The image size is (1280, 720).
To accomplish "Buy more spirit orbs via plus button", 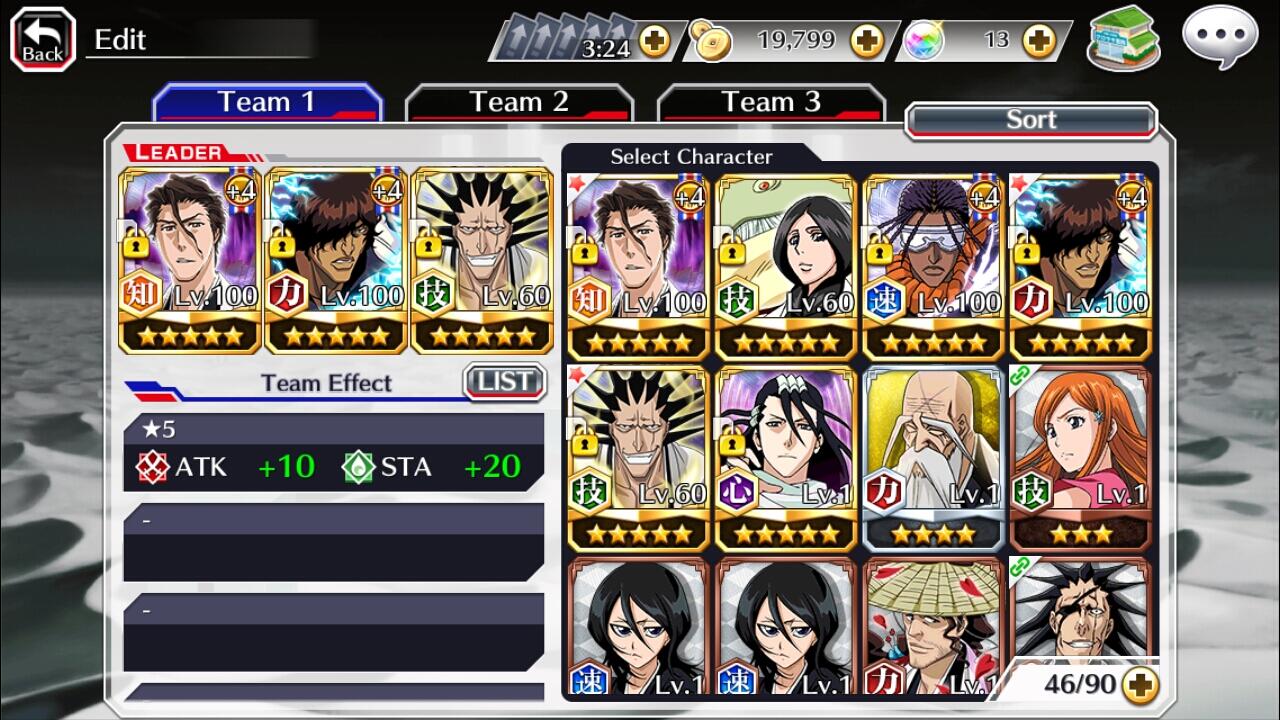I will point(1039,41).
